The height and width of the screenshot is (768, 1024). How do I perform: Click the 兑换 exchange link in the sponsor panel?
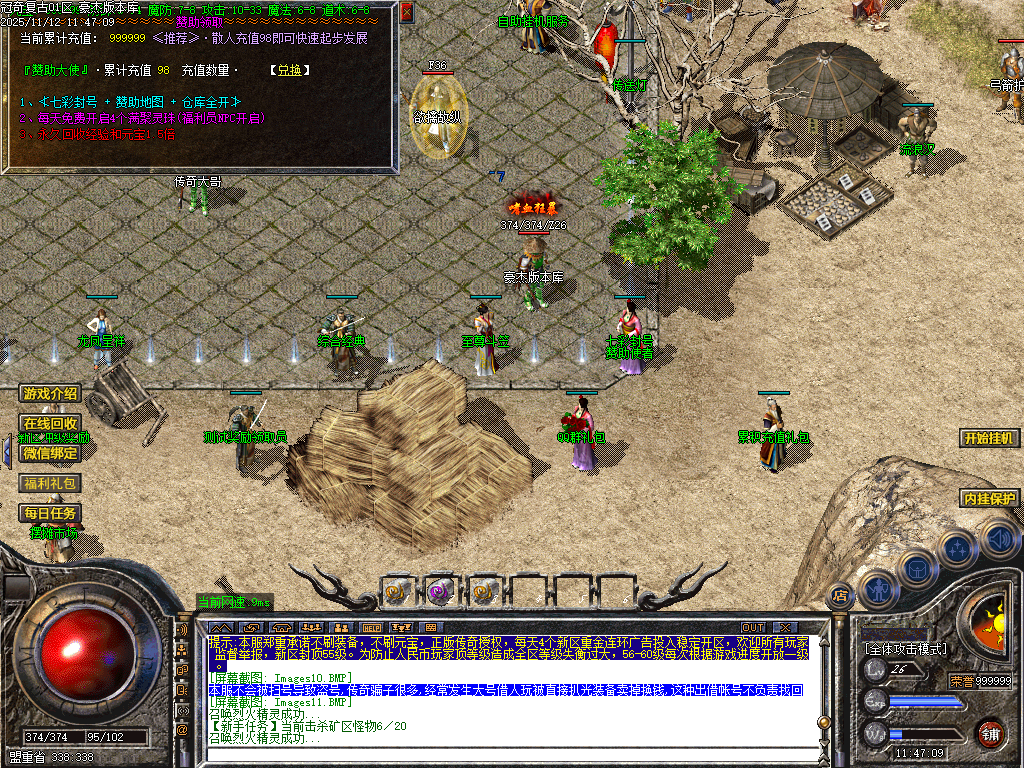pos(289,70)
